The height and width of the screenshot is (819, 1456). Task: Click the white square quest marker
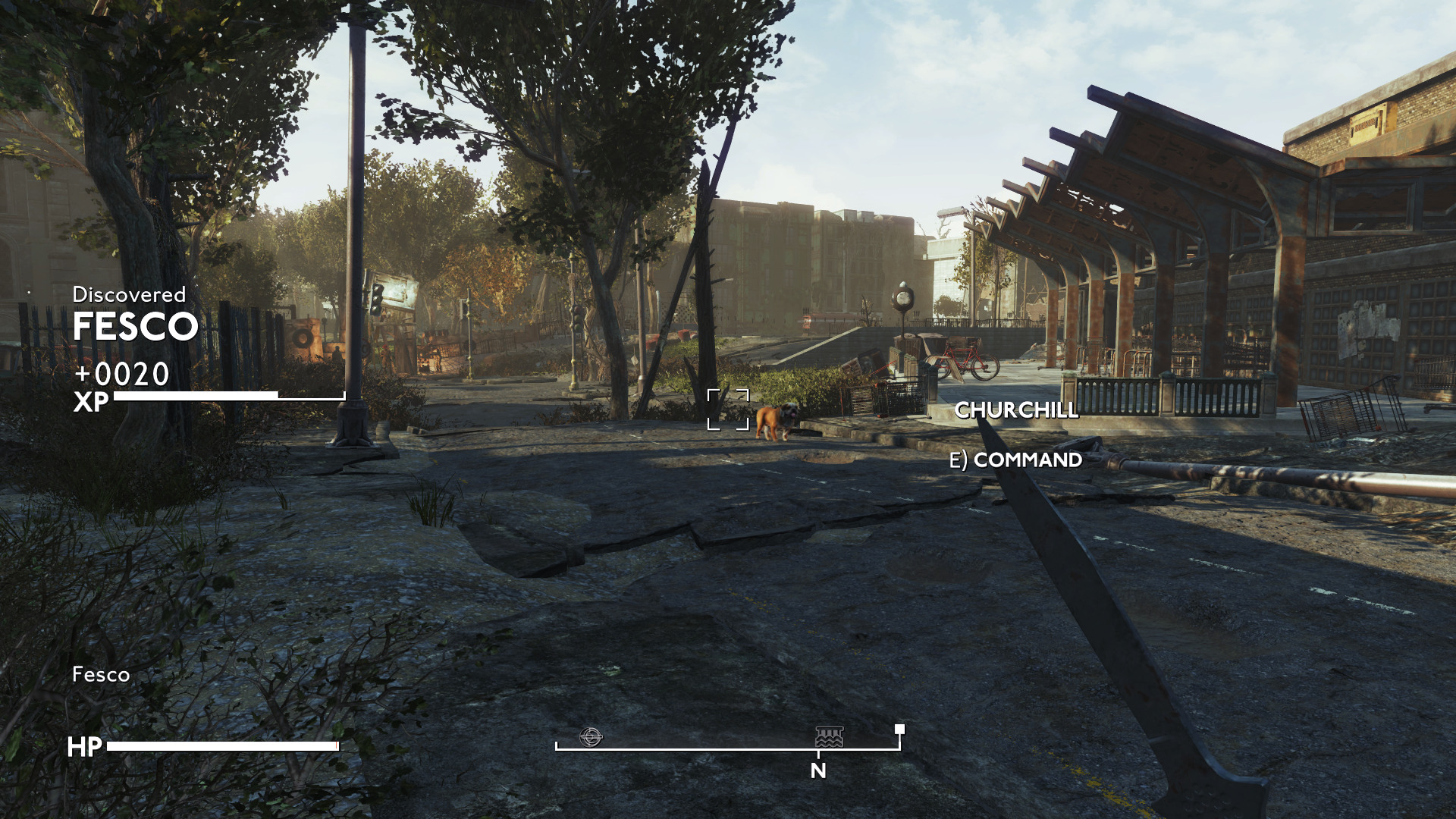point(899,729)
